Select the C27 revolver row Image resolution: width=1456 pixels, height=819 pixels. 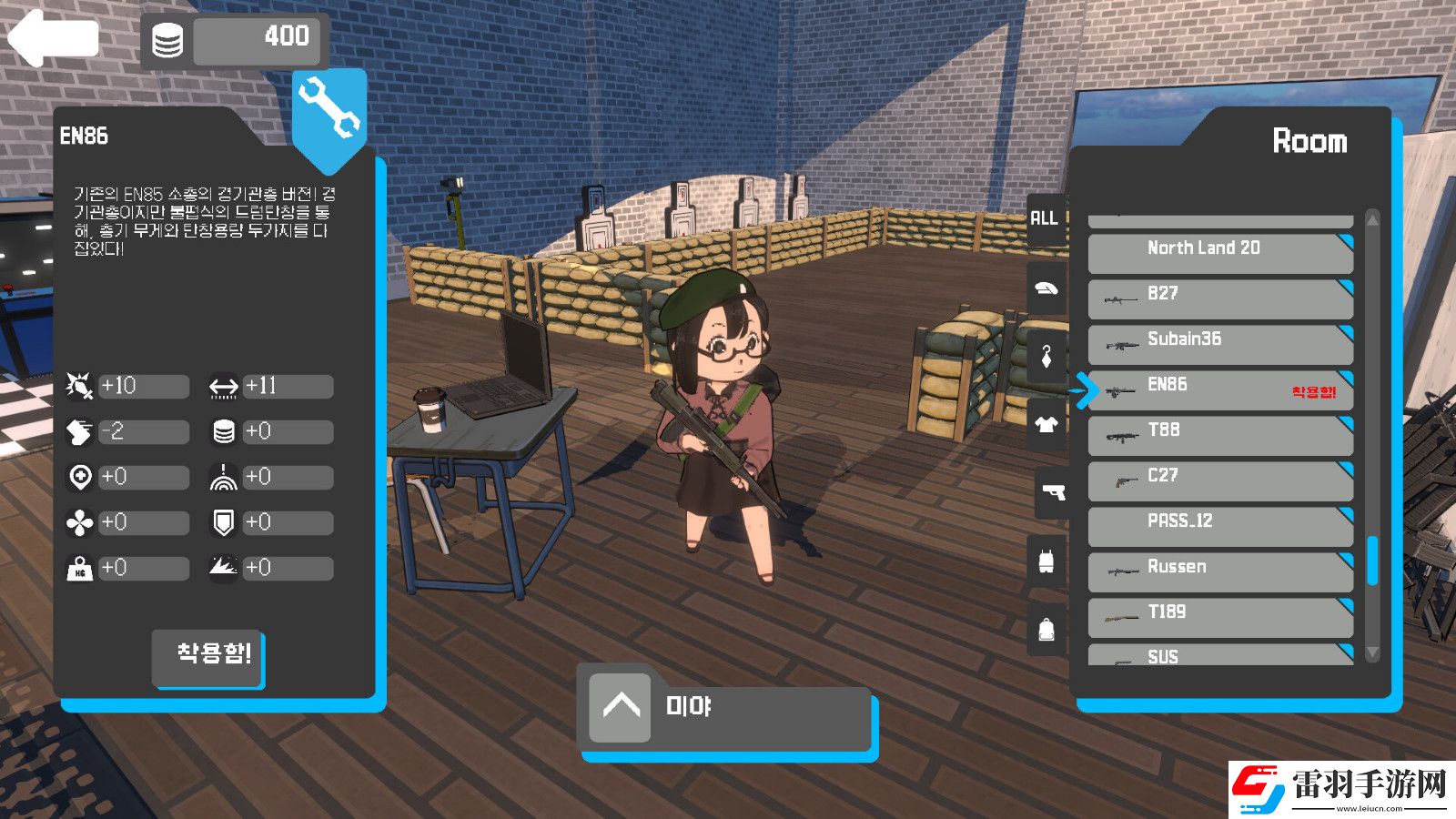(1219, 480)
